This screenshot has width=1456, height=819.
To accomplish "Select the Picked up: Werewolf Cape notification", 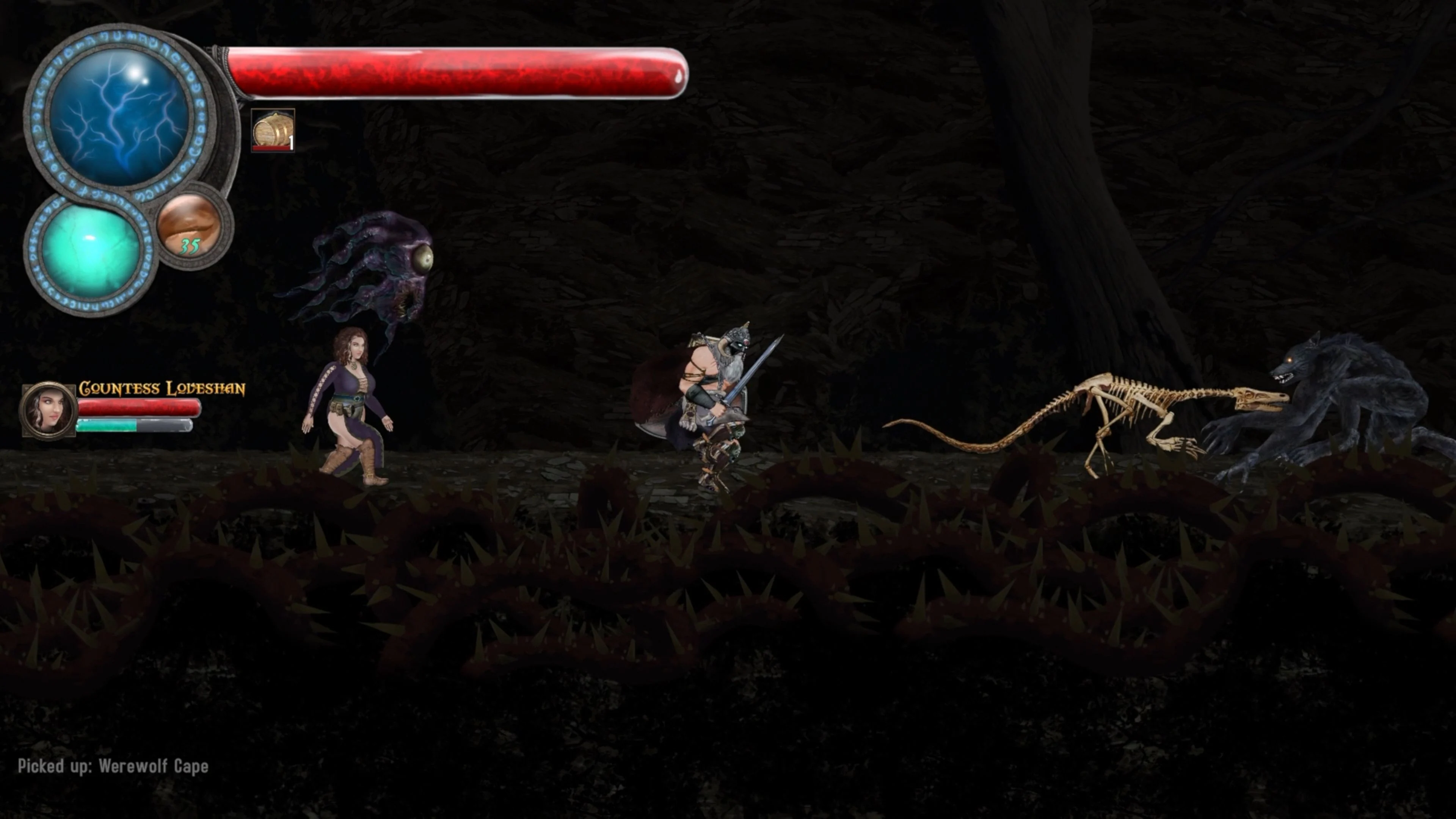I will [113, 766].
